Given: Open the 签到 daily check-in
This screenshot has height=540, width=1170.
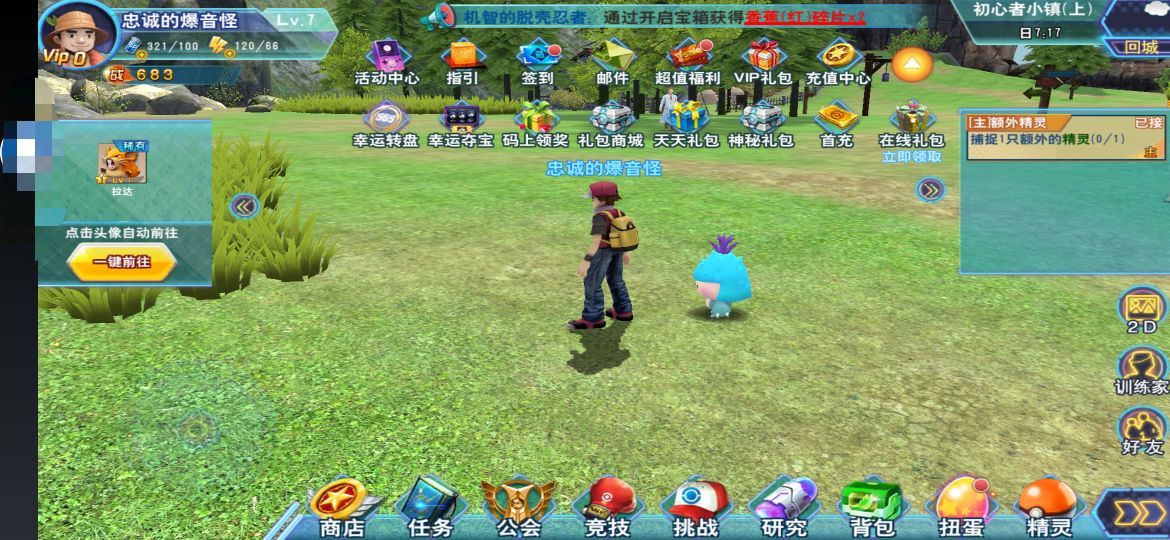Looking at the screenshot, I should (x=538, y=61).
